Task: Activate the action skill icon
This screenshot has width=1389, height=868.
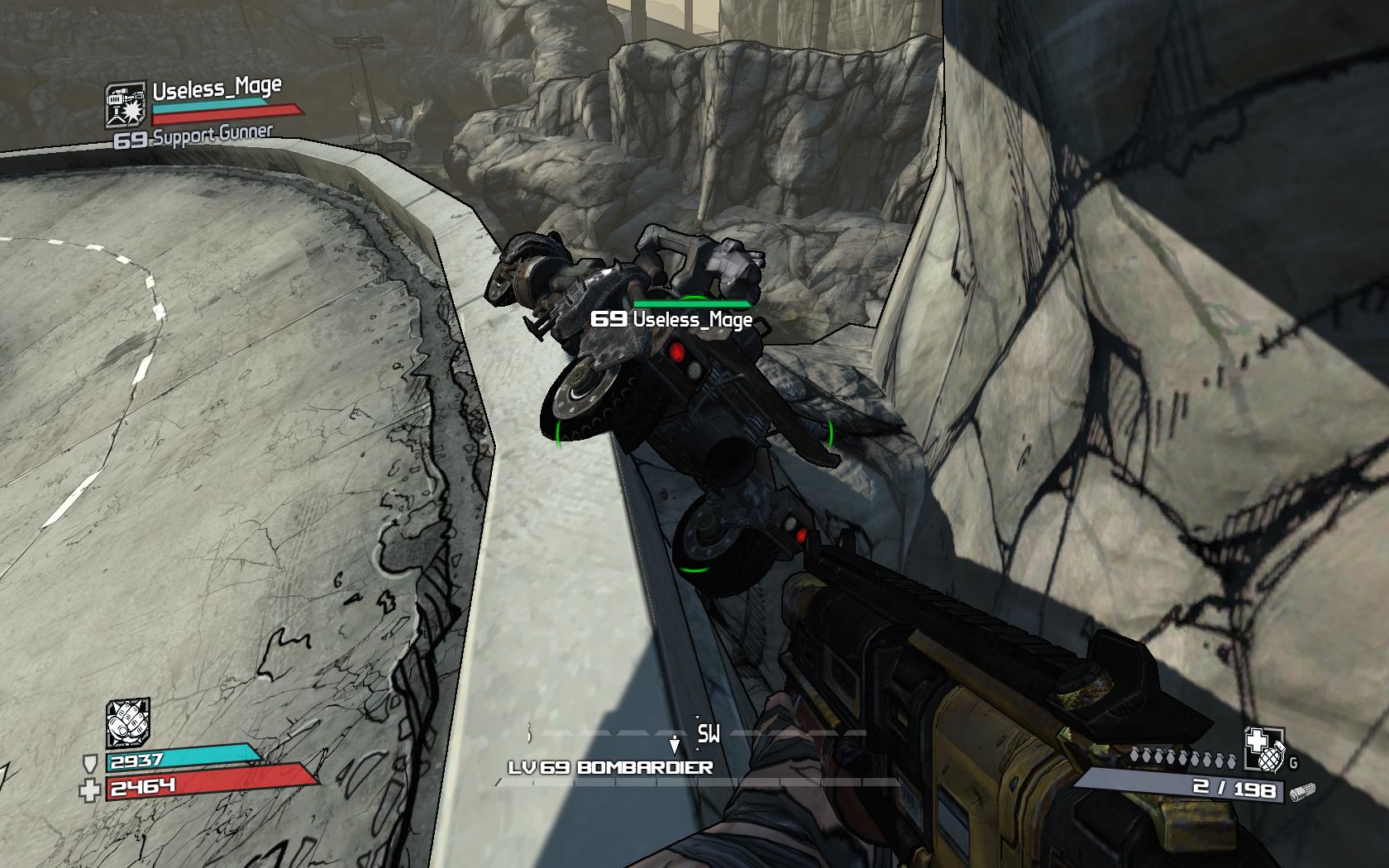Action: click(x=128, y=724)
